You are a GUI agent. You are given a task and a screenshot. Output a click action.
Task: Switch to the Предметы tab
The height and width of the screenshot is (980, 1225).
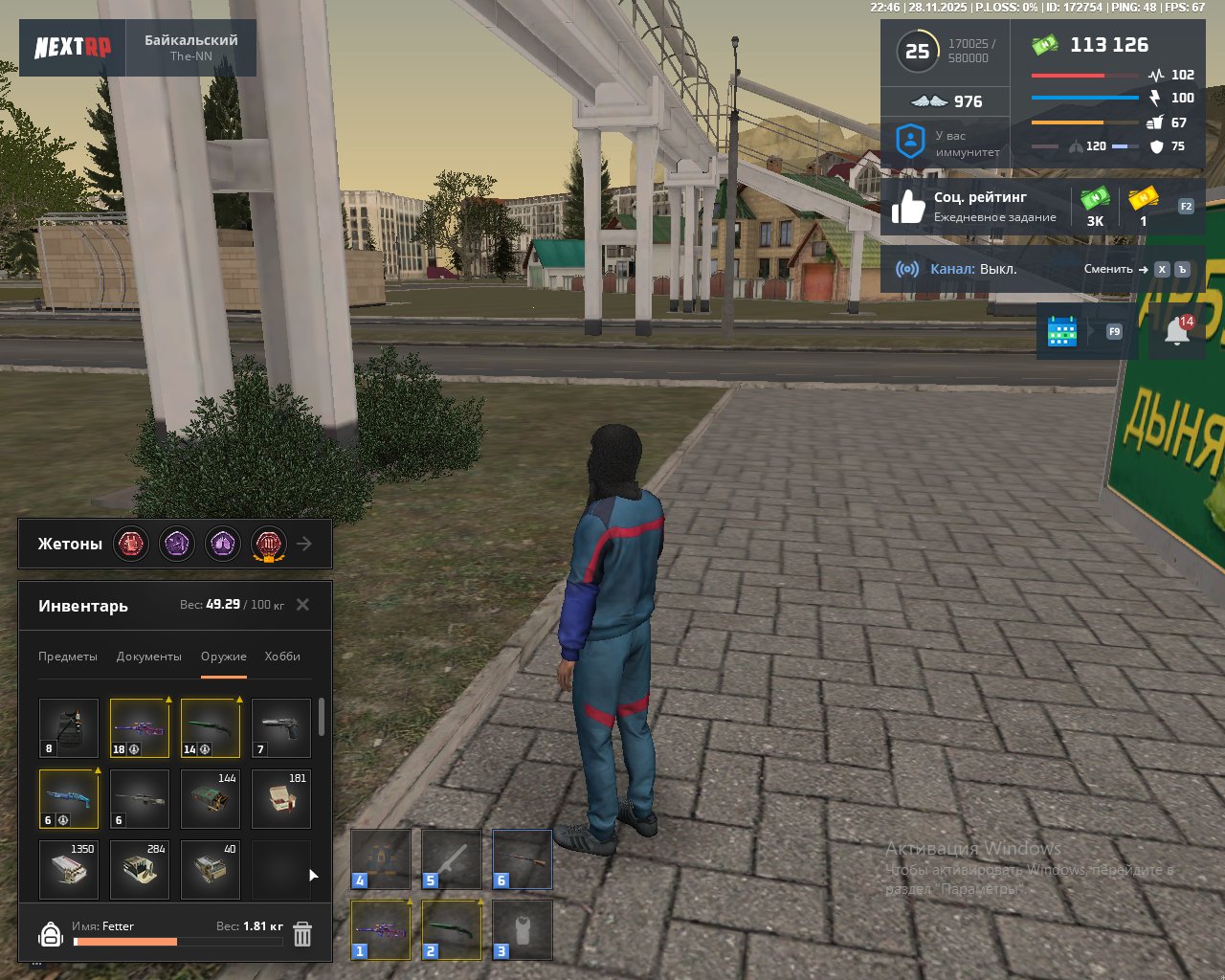click(x=68, y=657)
